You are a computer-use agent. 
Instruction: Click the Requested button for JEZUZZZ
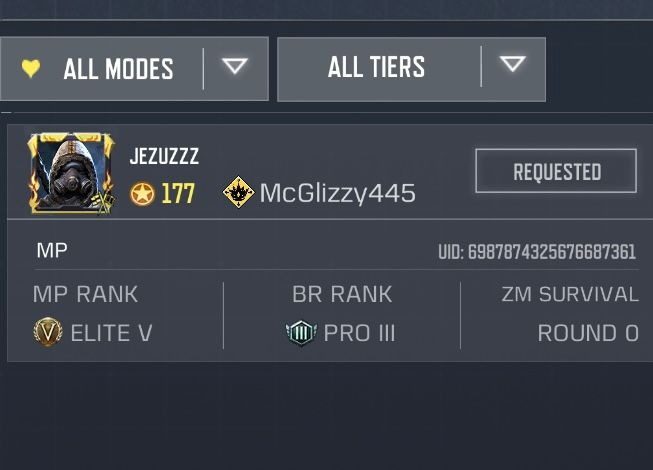tap(556, 171)
